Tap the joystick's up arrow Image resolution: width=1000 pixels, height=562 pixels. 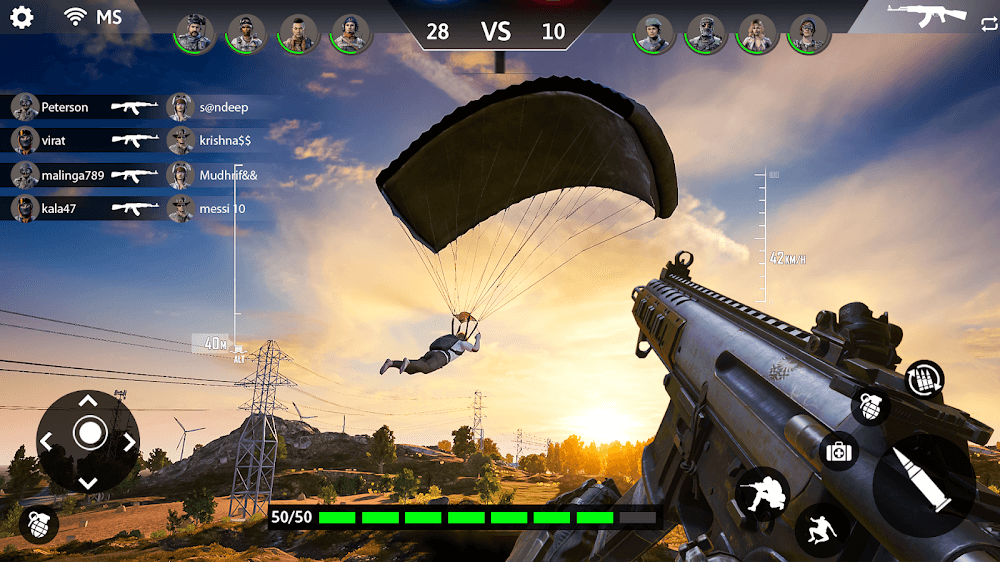(88, 401)
